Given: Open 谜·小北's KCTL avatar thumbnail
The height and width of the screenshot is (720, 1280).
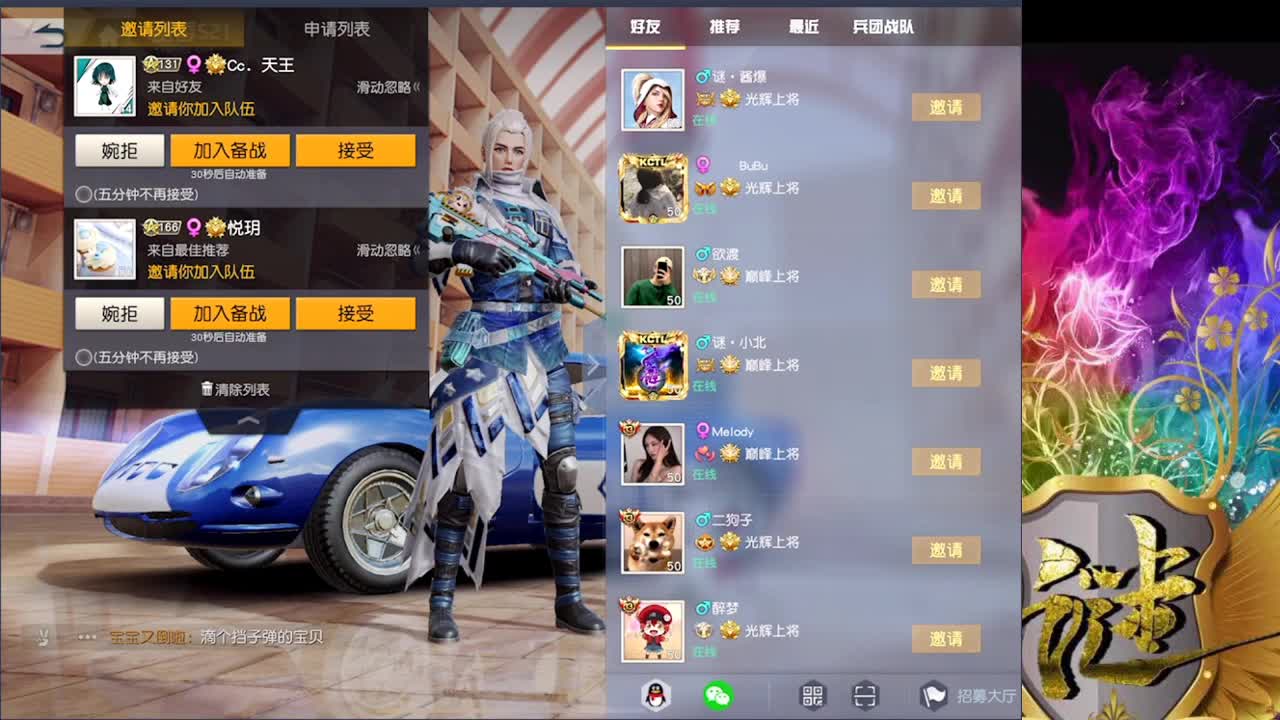Looking at the screenshot, I should click(x=653, y=364).
